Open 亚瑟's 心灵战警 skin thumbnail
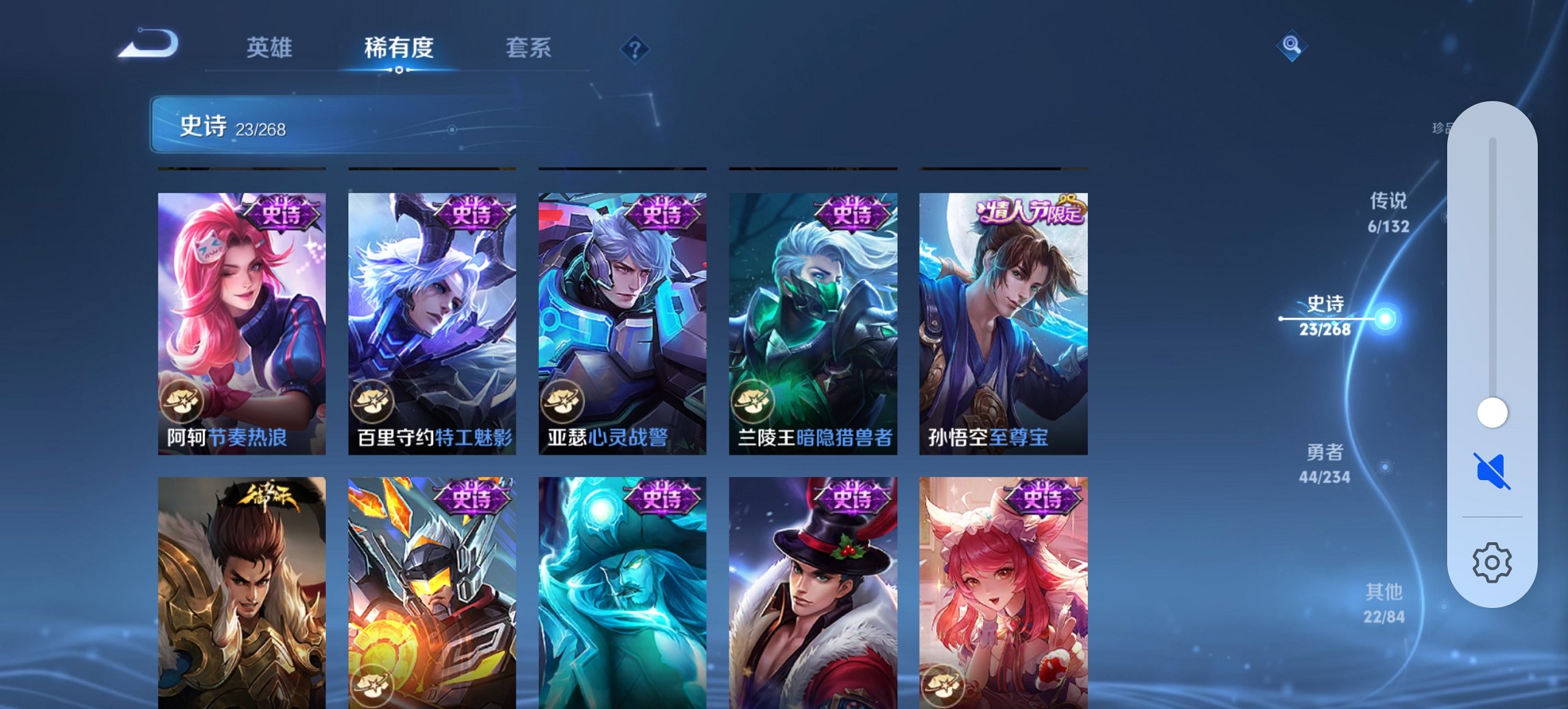1568x709 pixels. [620, 315]
